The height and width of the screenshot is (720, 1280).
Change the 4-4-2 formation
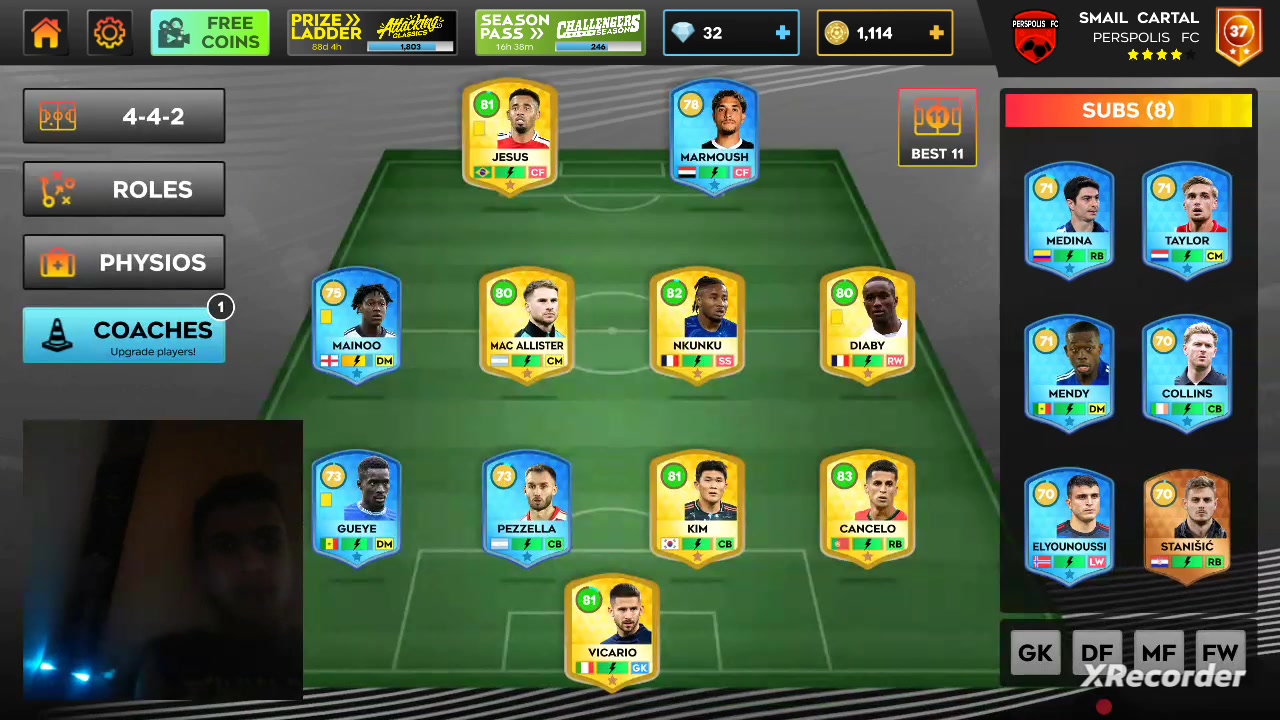(124, 116)
